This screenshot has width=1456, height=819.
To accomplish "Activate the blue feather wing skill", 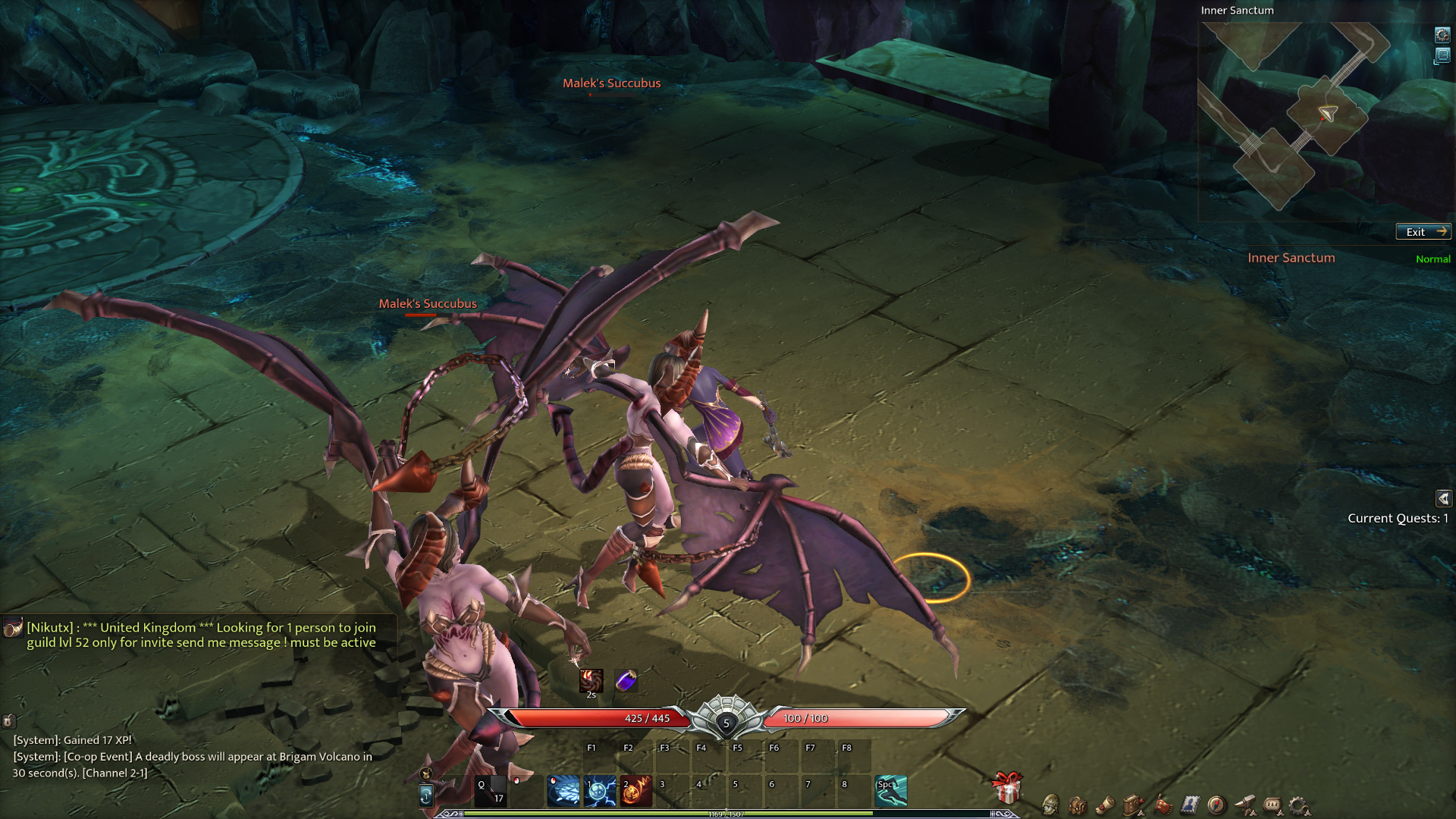I will [x=563, y=791].
